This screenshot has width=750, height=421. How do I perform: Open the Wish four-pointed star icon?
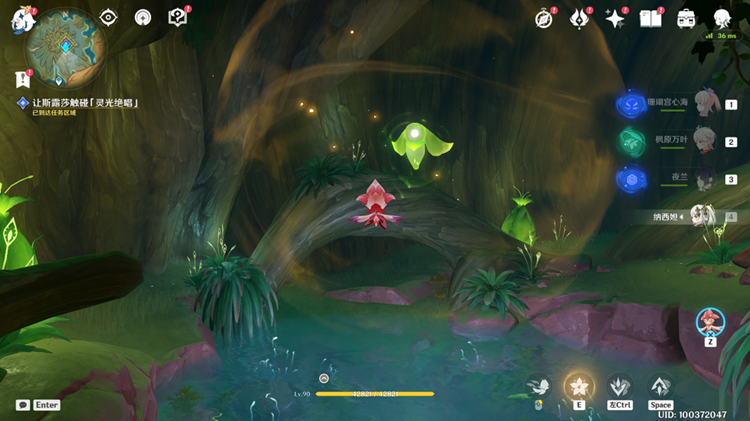pyautogui.click(x=614, y=19)
